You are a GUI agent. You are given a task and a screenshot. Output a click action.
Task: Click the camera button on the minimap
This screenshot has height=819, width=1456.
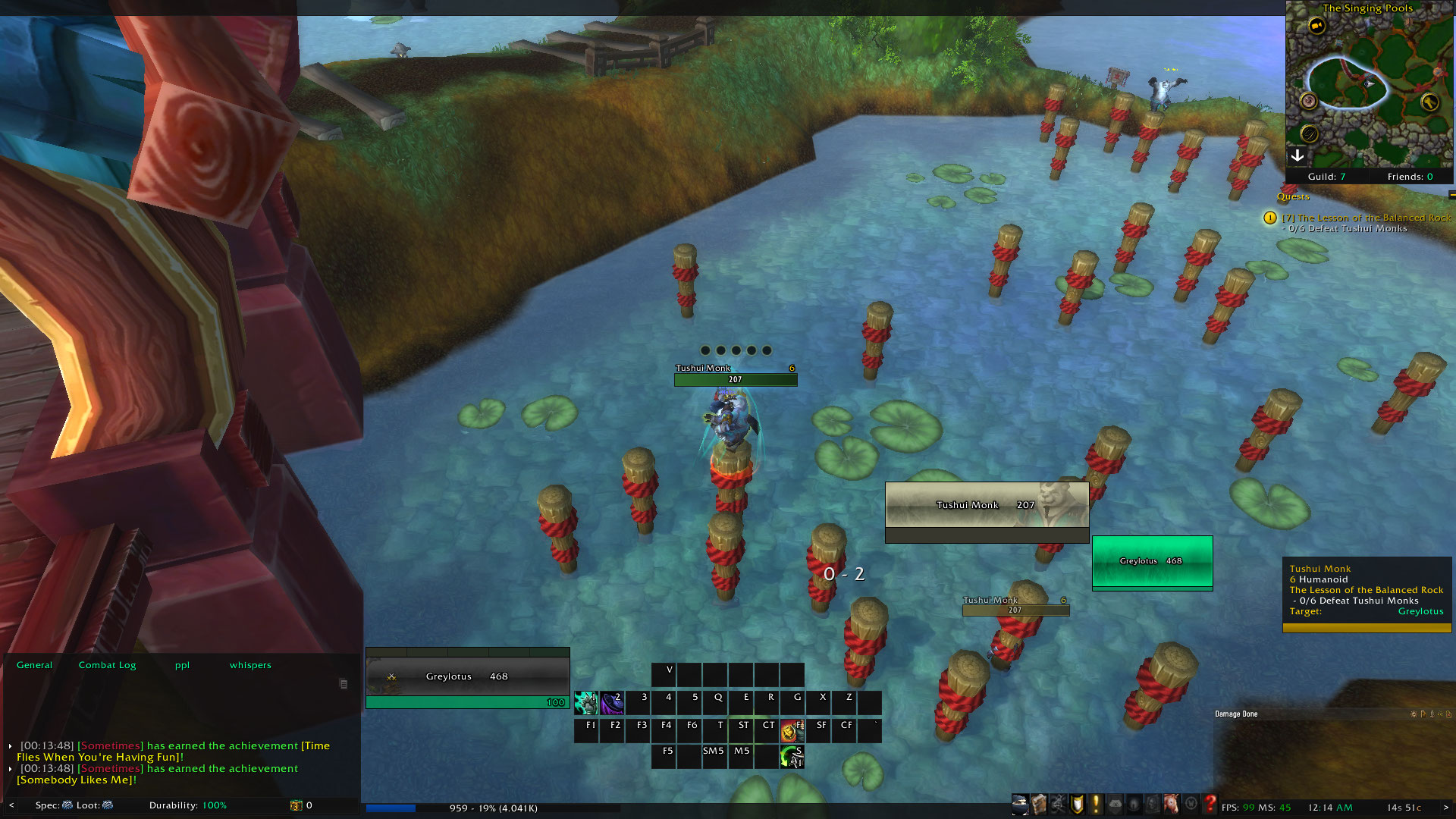point(1317,26)
